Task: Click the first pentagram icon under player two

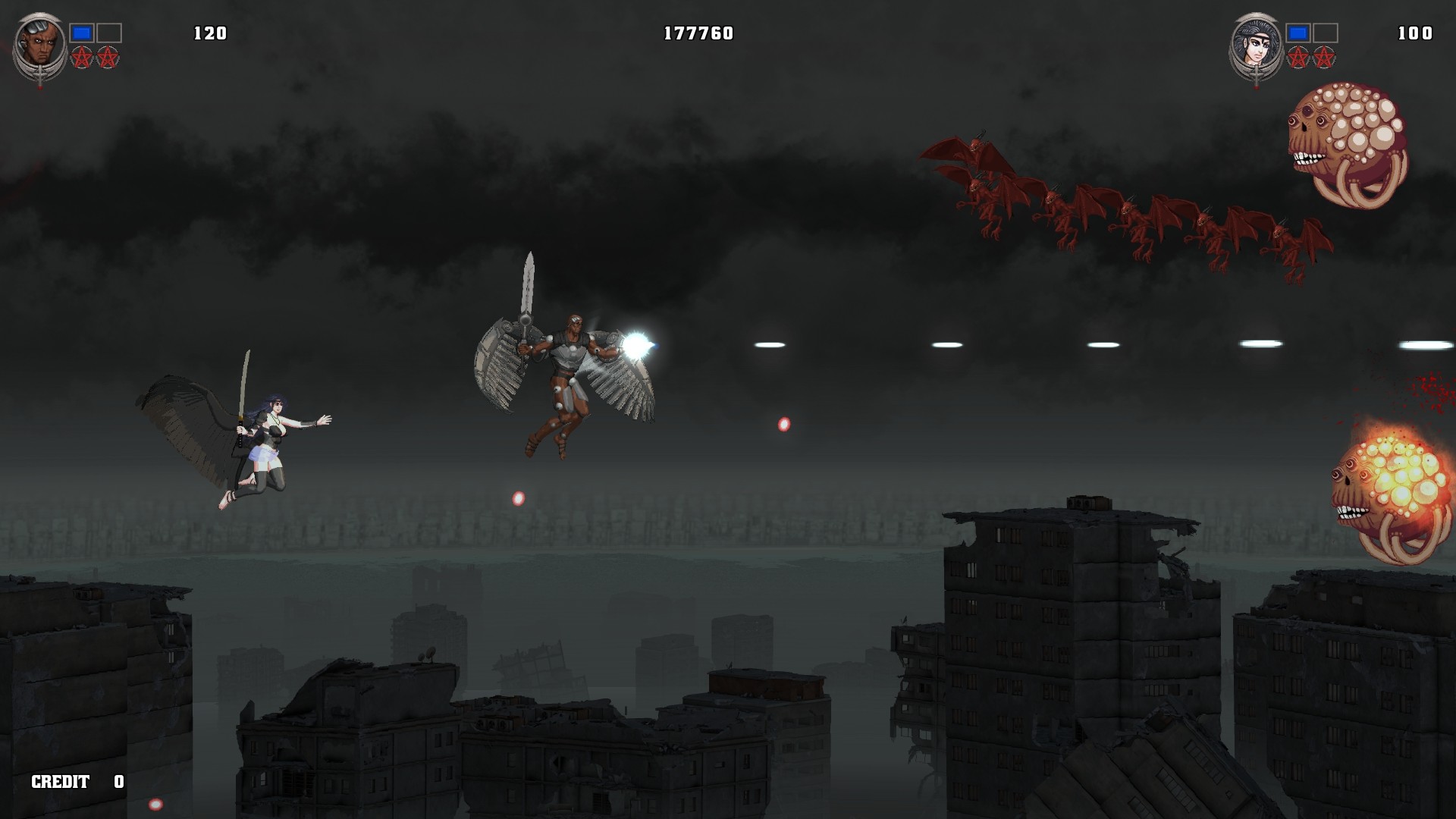Action: pyautogui.click(x=1298, y=56)
